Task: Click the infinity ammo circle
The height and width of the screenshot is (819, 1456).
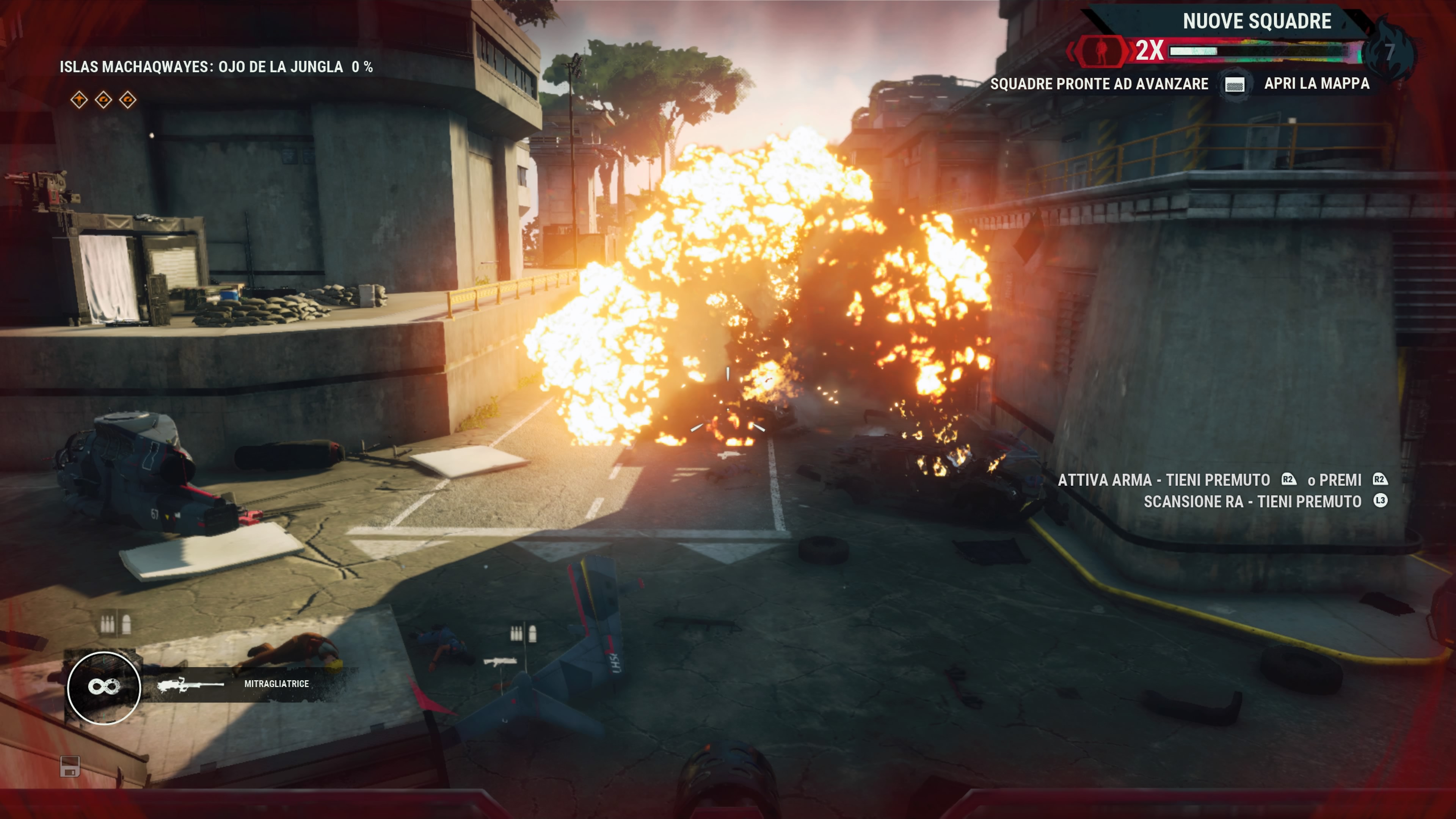Action: (x=104, y=687)
